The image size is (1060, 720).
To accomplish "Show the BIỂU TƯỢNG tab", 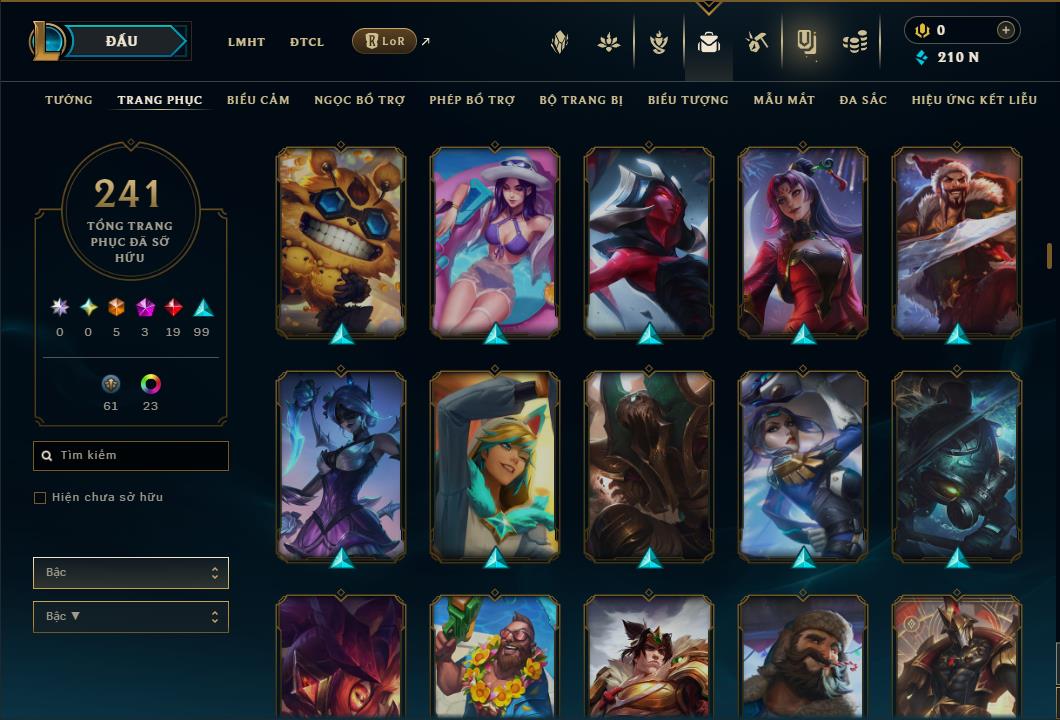I will [x=688, y=100].
